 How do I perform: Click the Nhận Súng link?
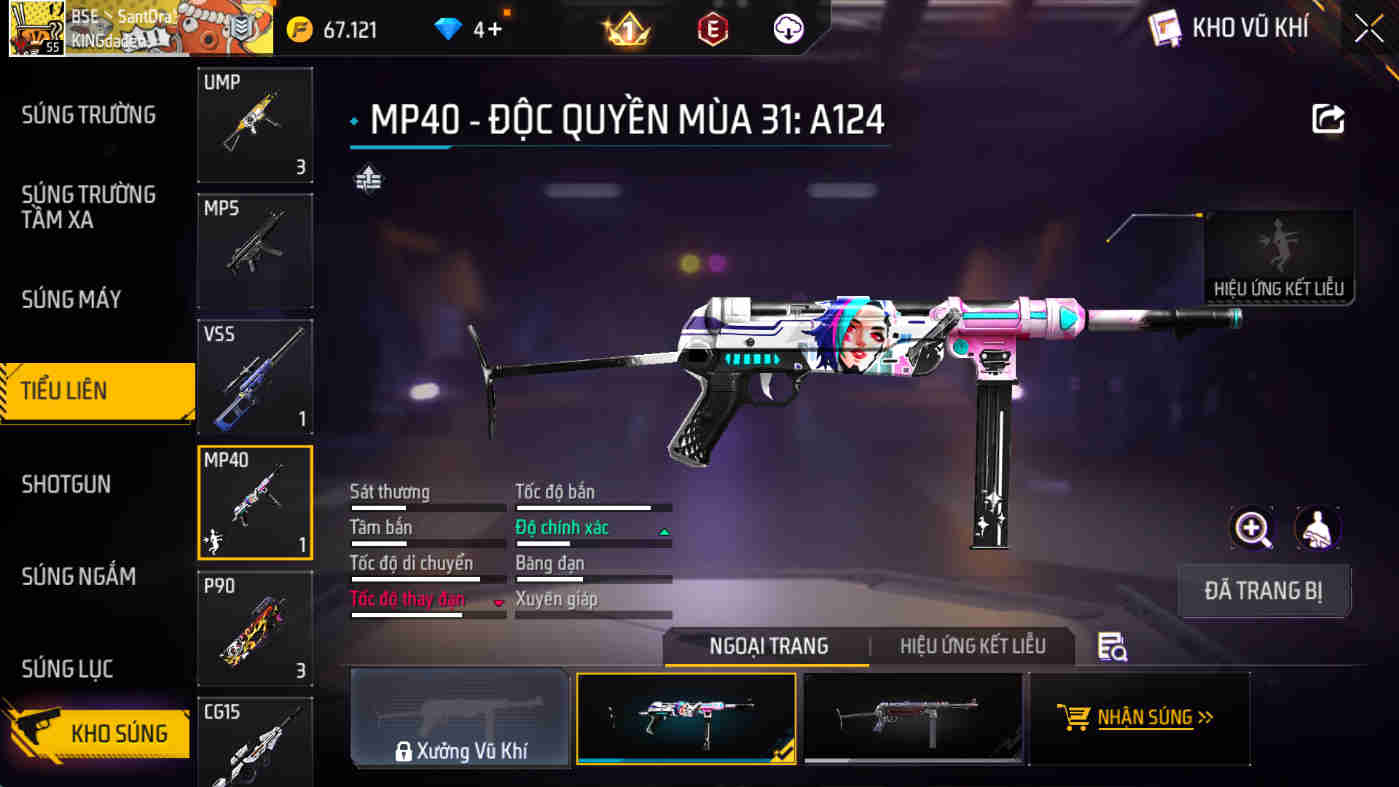[1139, 717]
